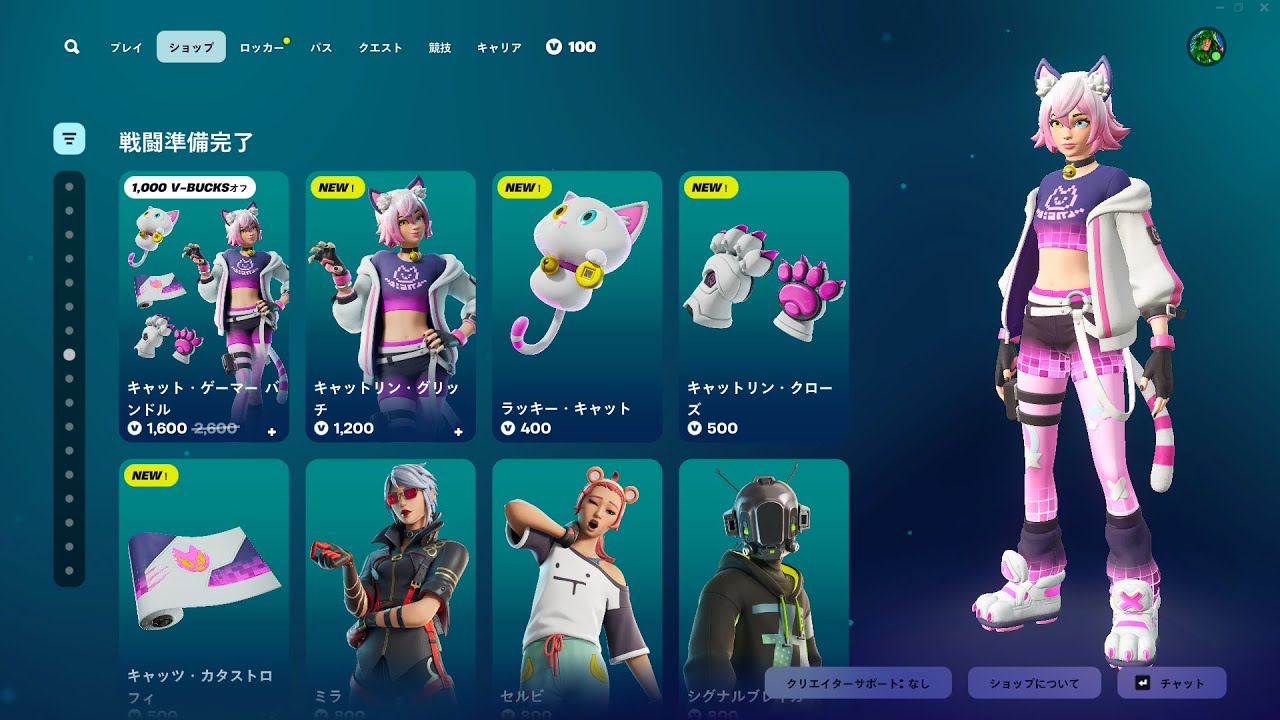Image resolution: width=1280 pixels, height=720 pixels.
Task: Click the ショップについて button
Action: tap(1034, 683)
